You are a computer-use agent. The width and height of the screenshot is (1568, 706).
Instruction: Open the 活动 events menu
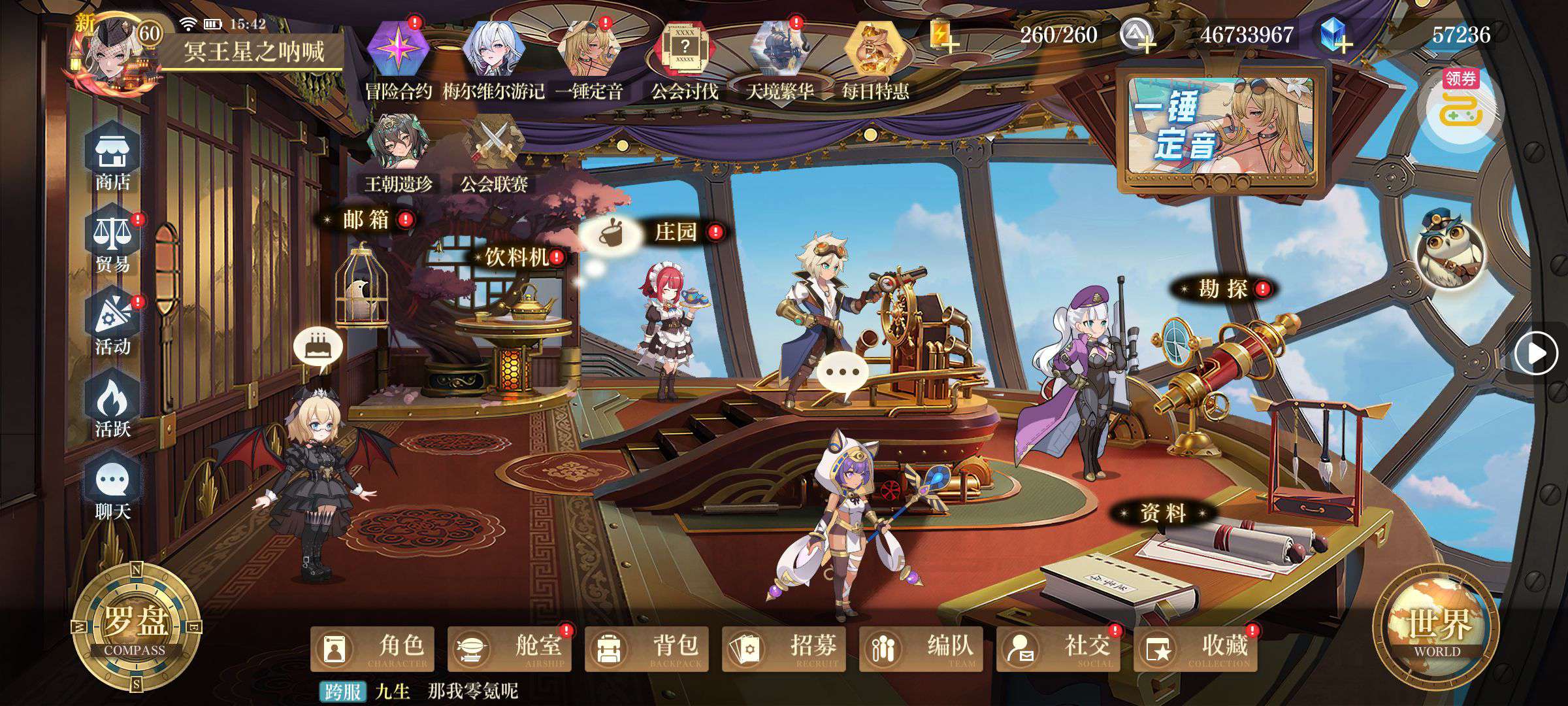pos(113,325)
